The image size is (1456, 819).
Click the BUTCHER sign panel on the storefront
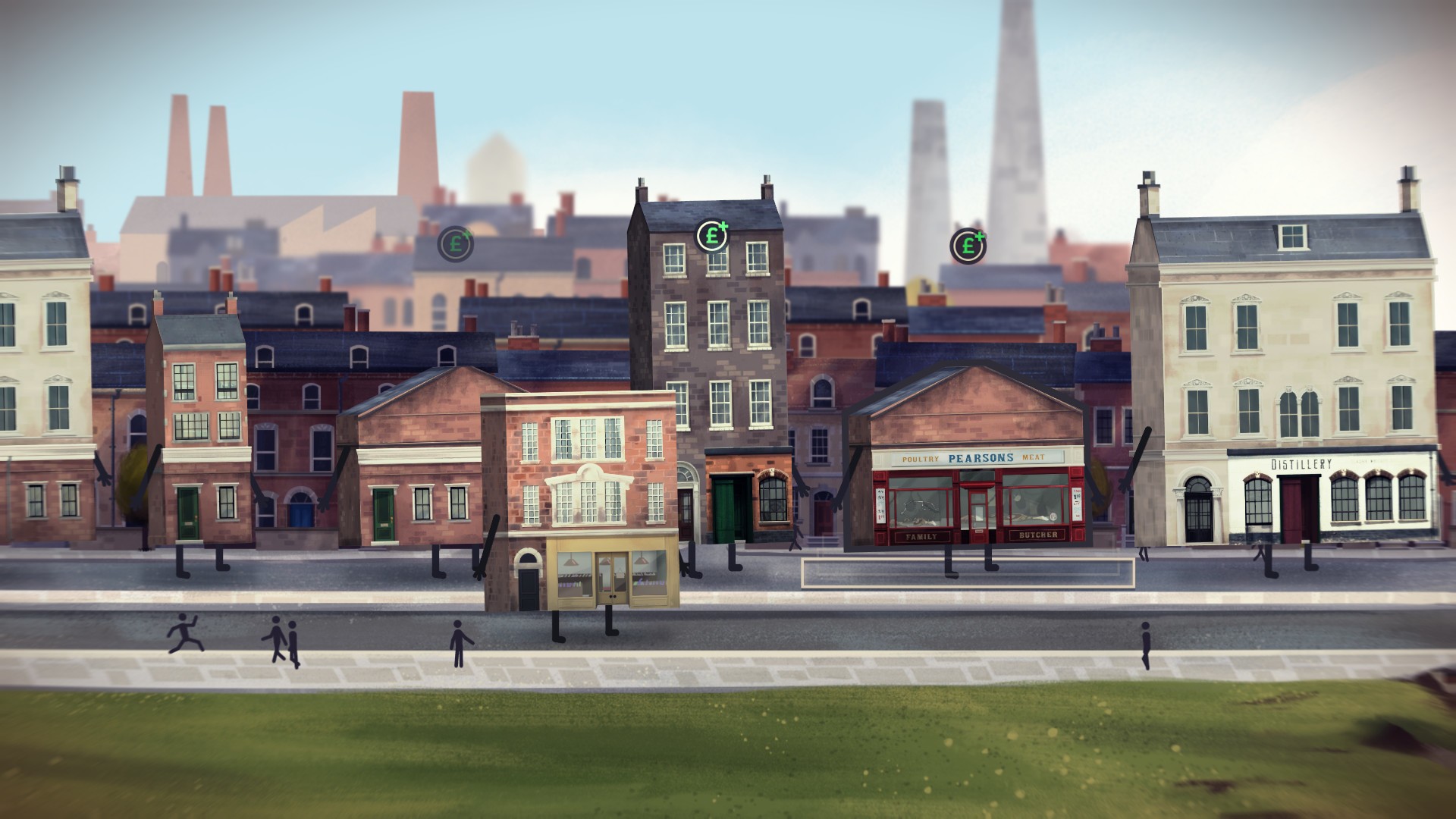click(1038, 537)
